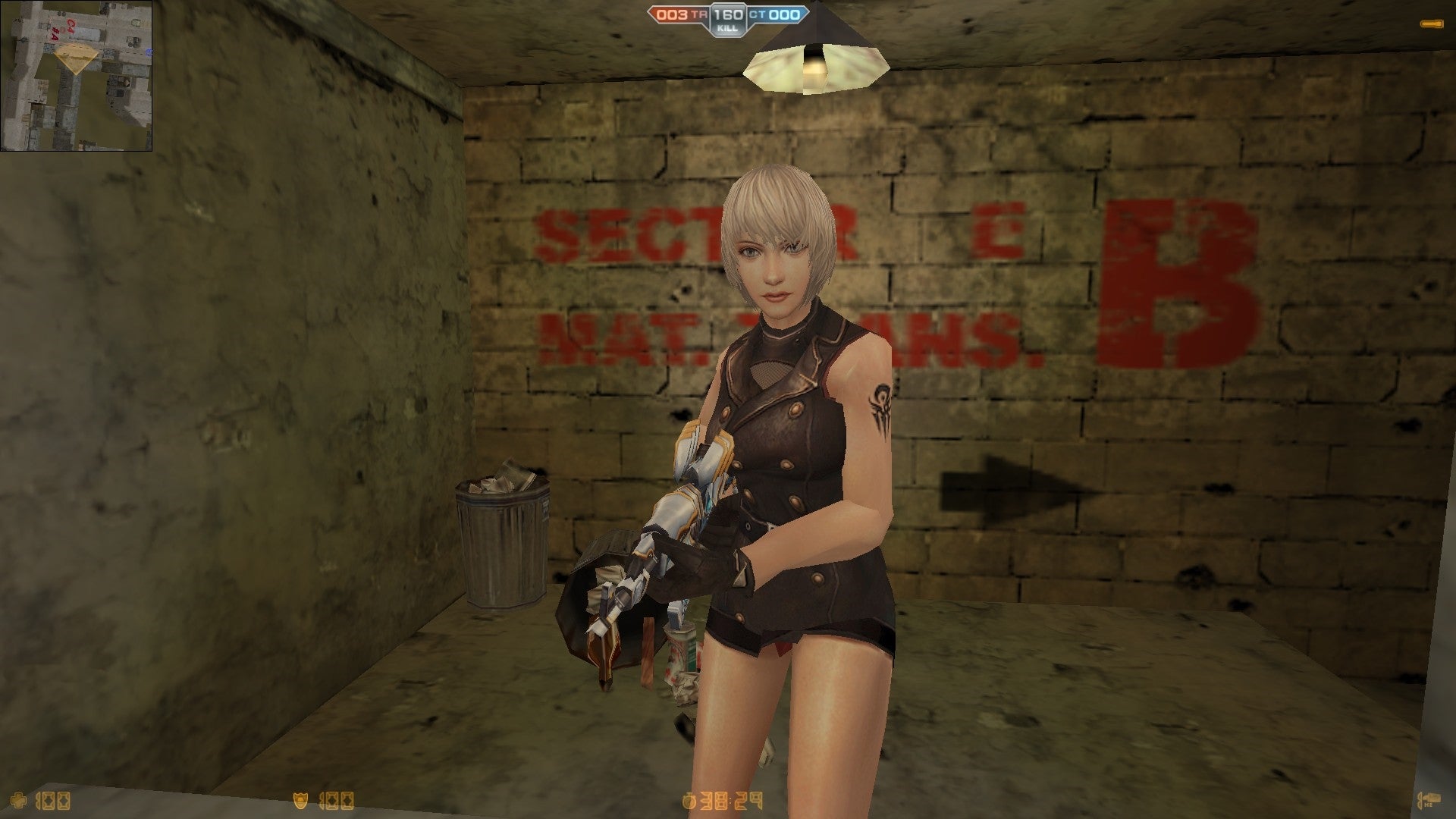This screenshot has height=819, width=1456.
Task: Click the blue CT score plaque showing 000
Action: point(783,14)
